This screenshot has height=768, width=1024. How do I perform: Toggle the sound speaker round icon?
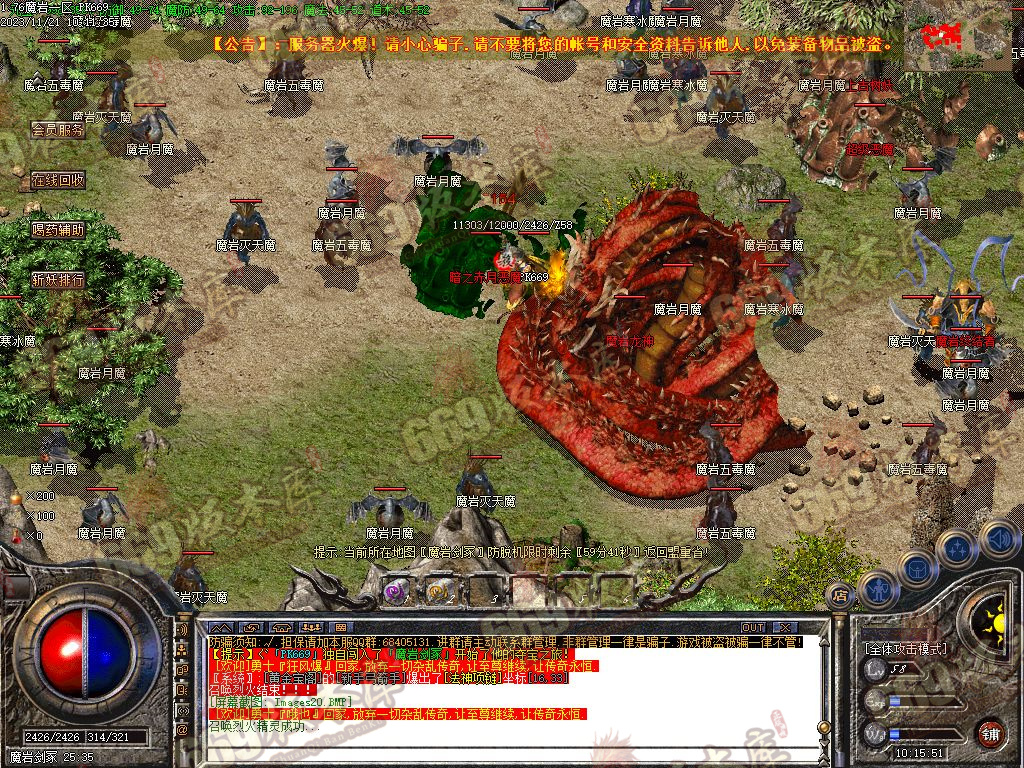(x=997, y=540)
